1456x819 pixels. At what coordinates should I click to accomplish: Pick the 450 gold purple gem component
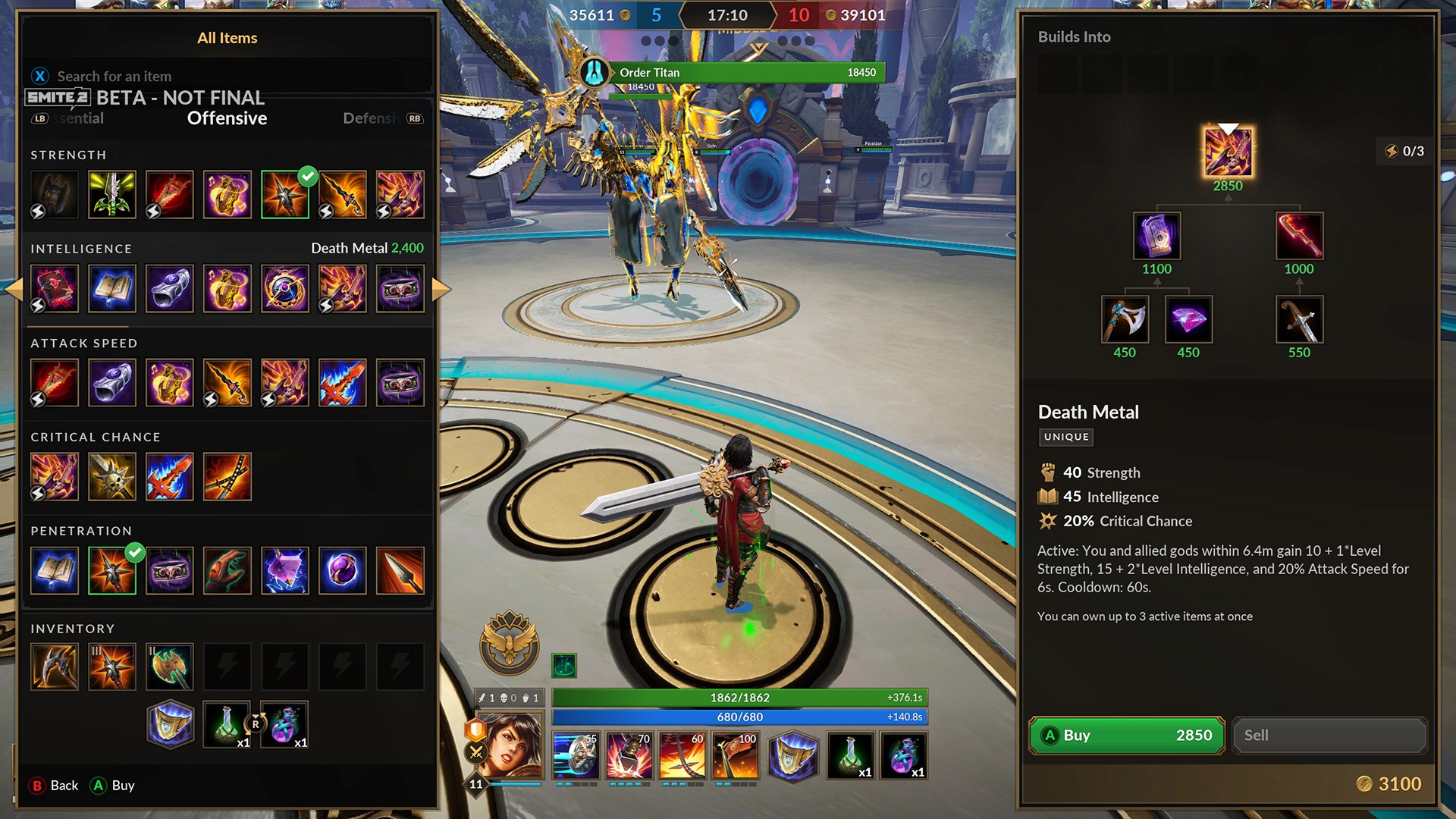point(1188,319)
